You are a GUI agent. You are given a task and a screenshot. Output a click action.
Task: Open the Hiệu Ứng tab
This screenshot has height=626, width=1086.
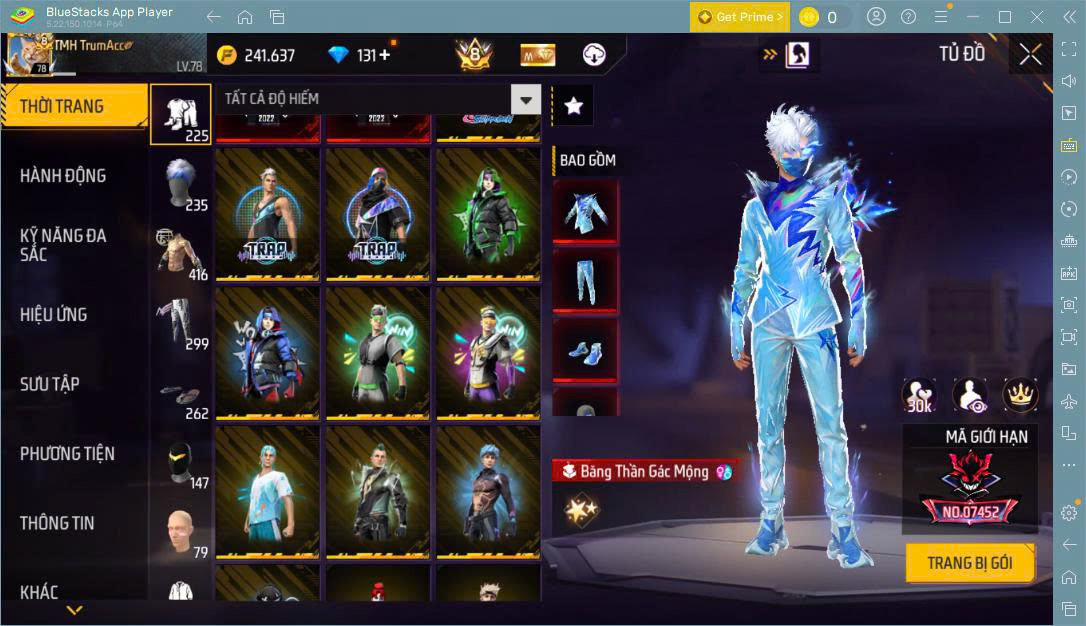[54, 315]
